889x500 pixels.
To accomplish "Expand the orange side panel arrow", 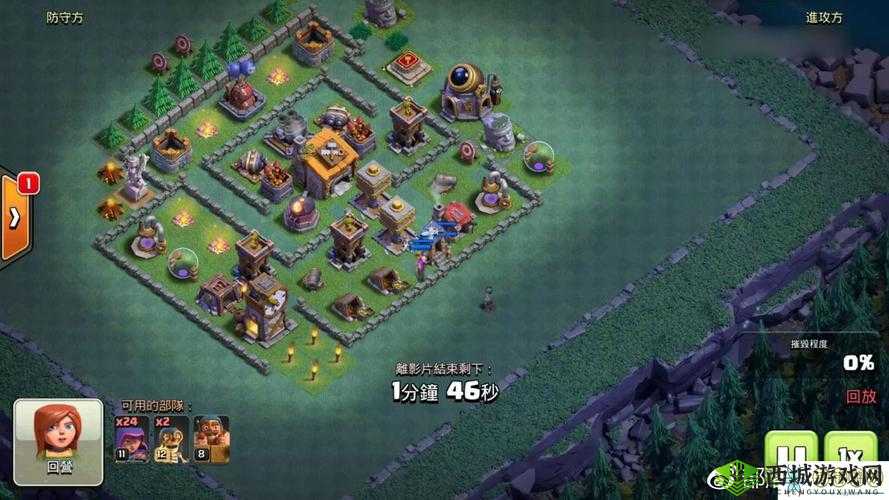I will pos(15,219).
